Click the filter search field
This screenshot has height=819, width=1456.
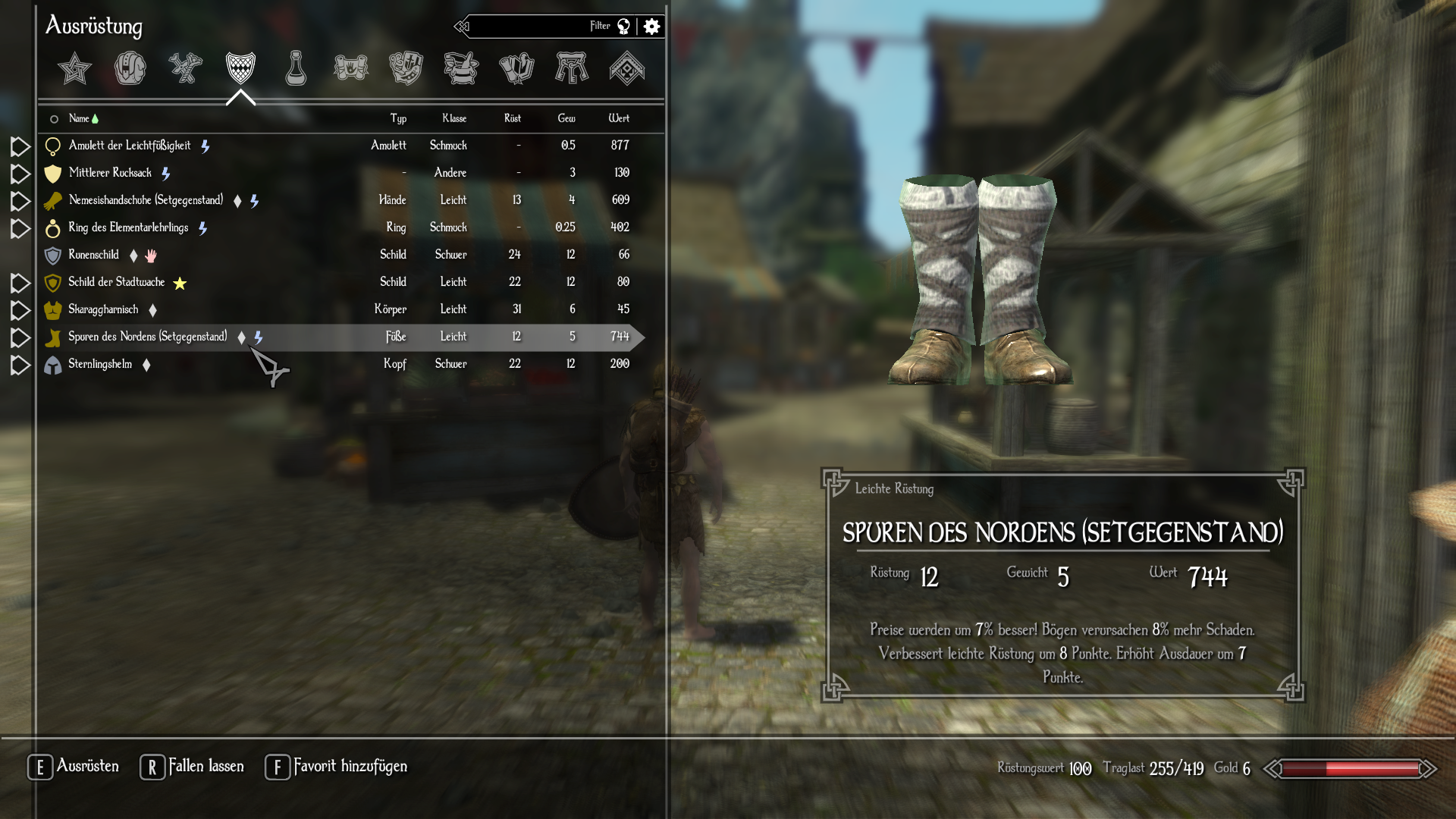531,27
